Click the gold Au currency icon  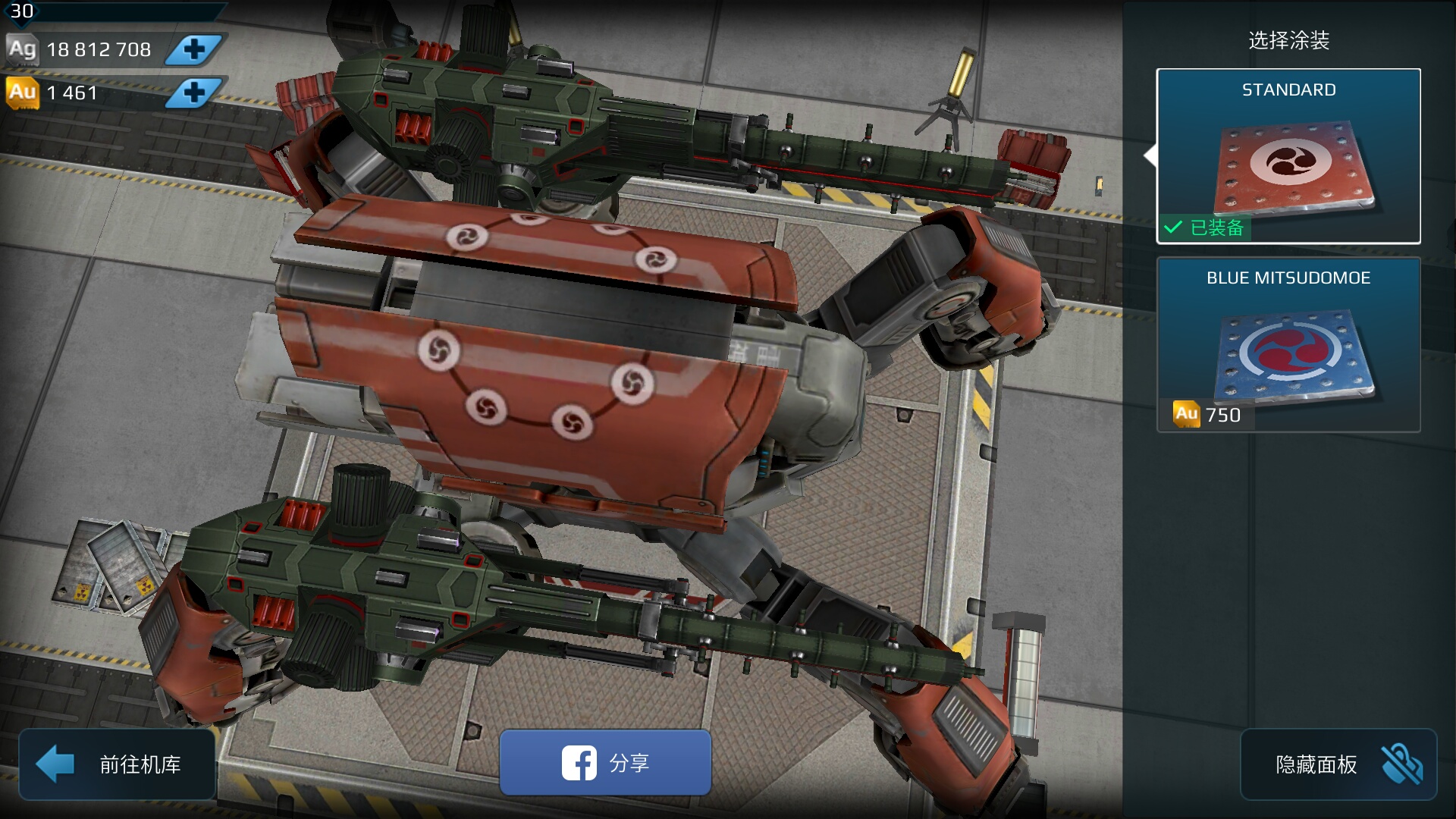tap(22, 93)
